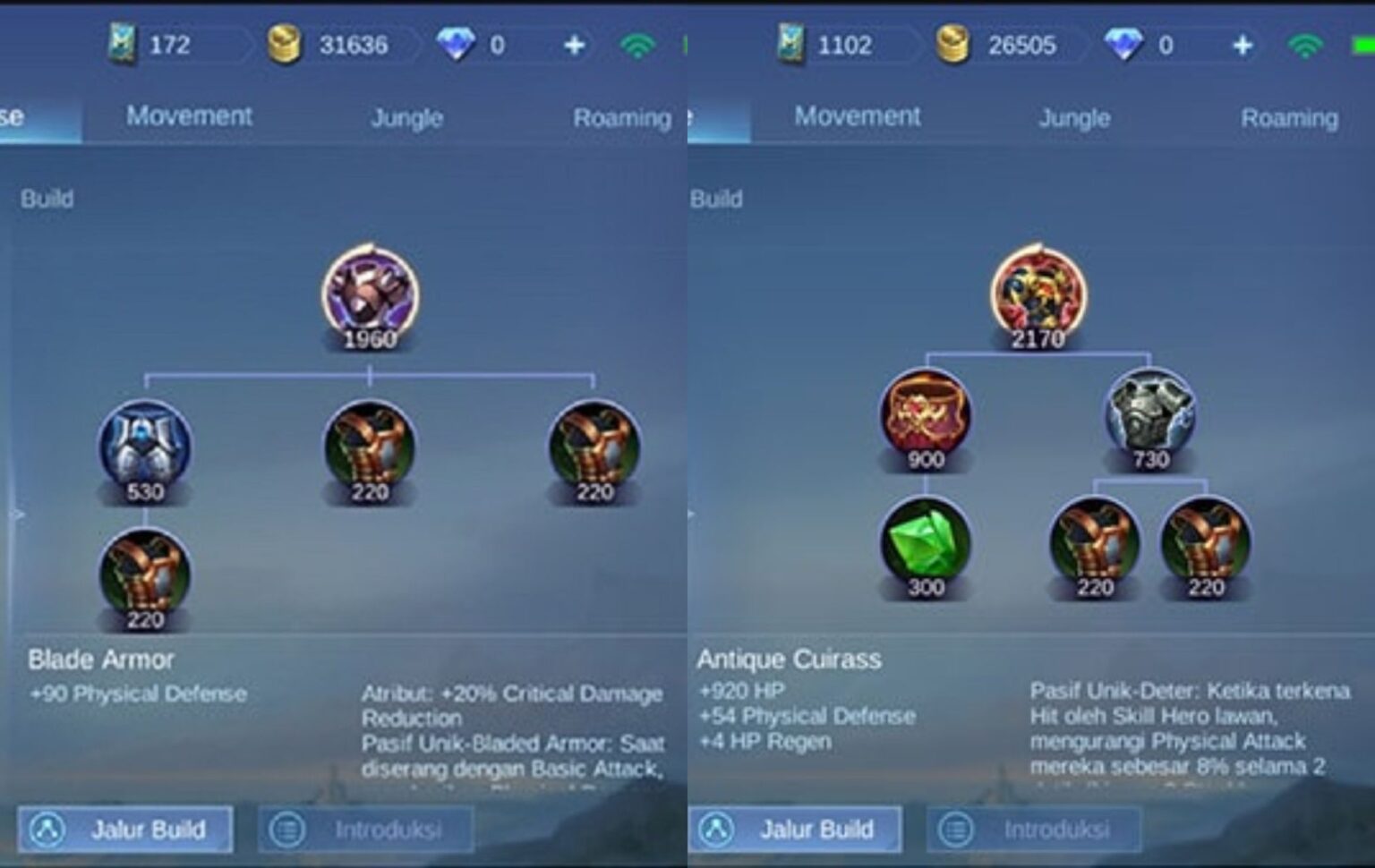Image resolution: width=1375 pixels, height=868 pixels.
Task: Click the diamond currency icon showing 0
Action: pyautogui.click(x=457, y=43)
